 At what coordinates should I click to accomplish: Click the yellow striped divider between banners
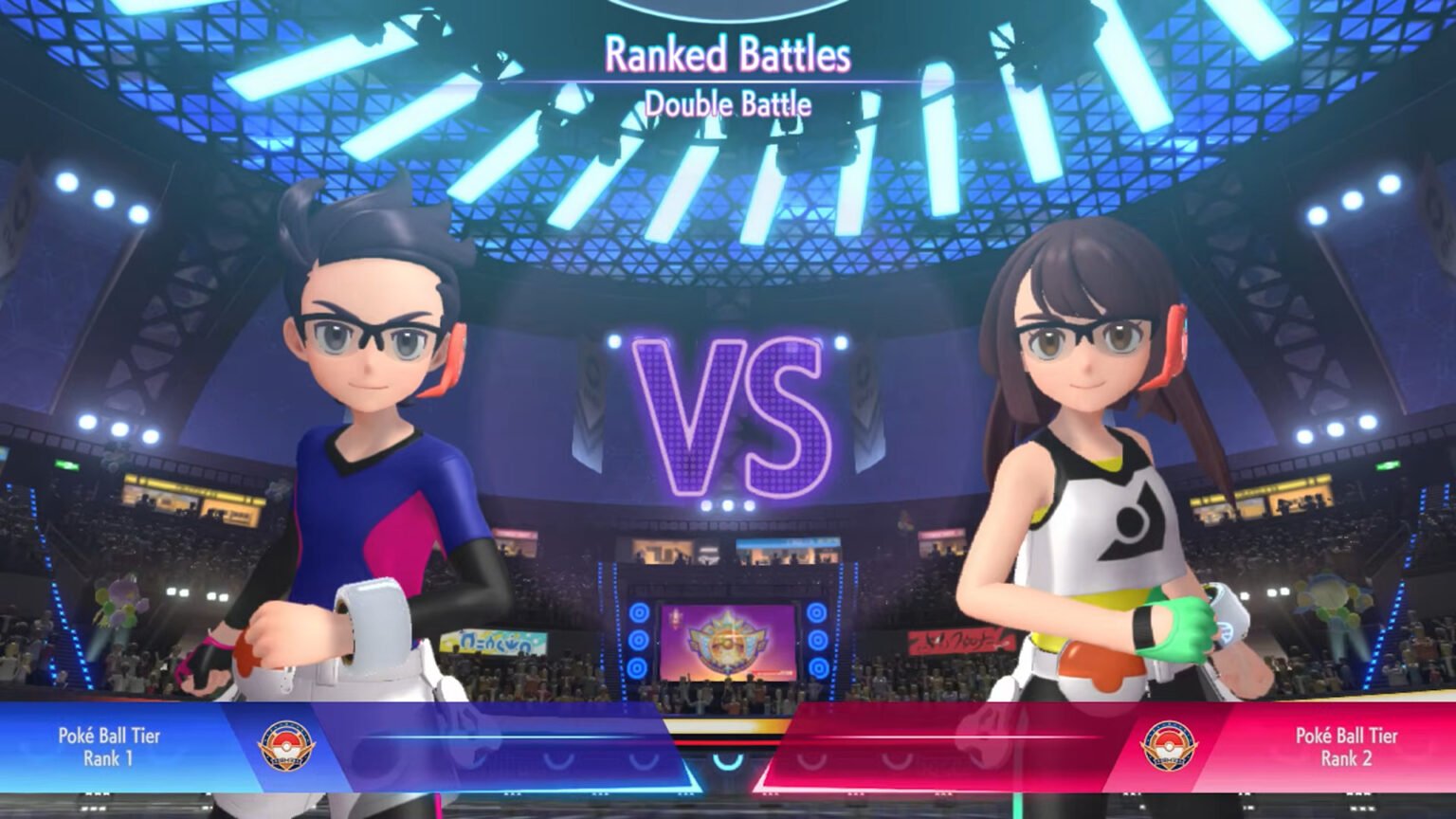click(728, 724)
